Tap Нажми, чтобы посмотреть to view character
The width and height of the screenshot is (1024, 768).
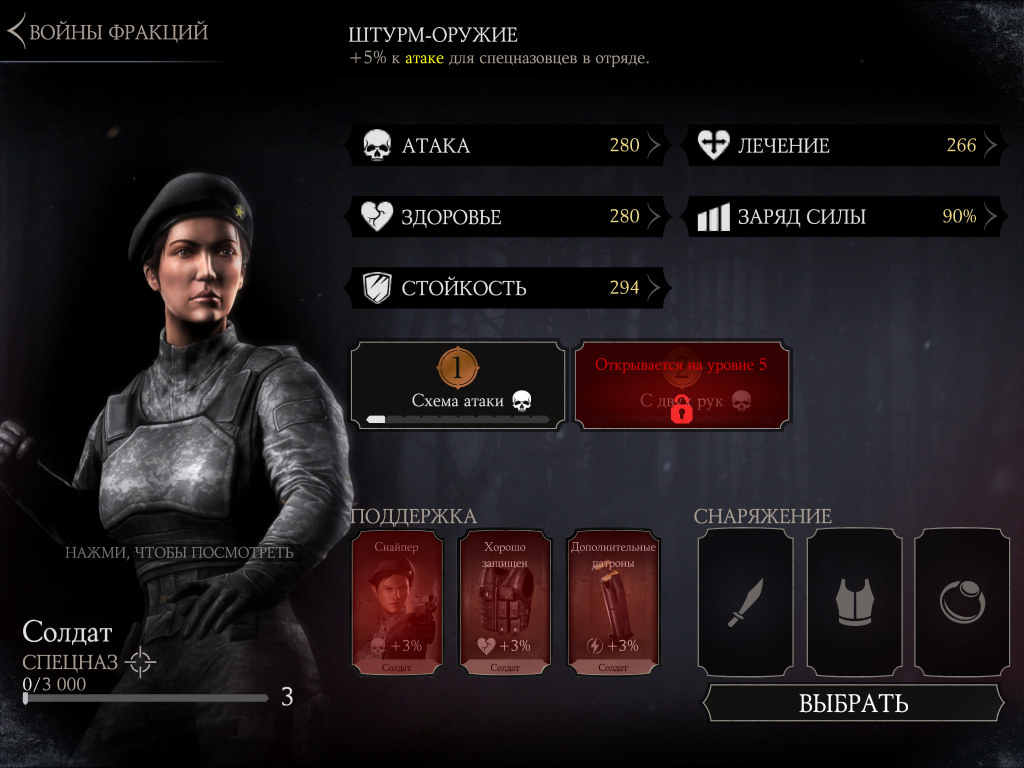180,552
